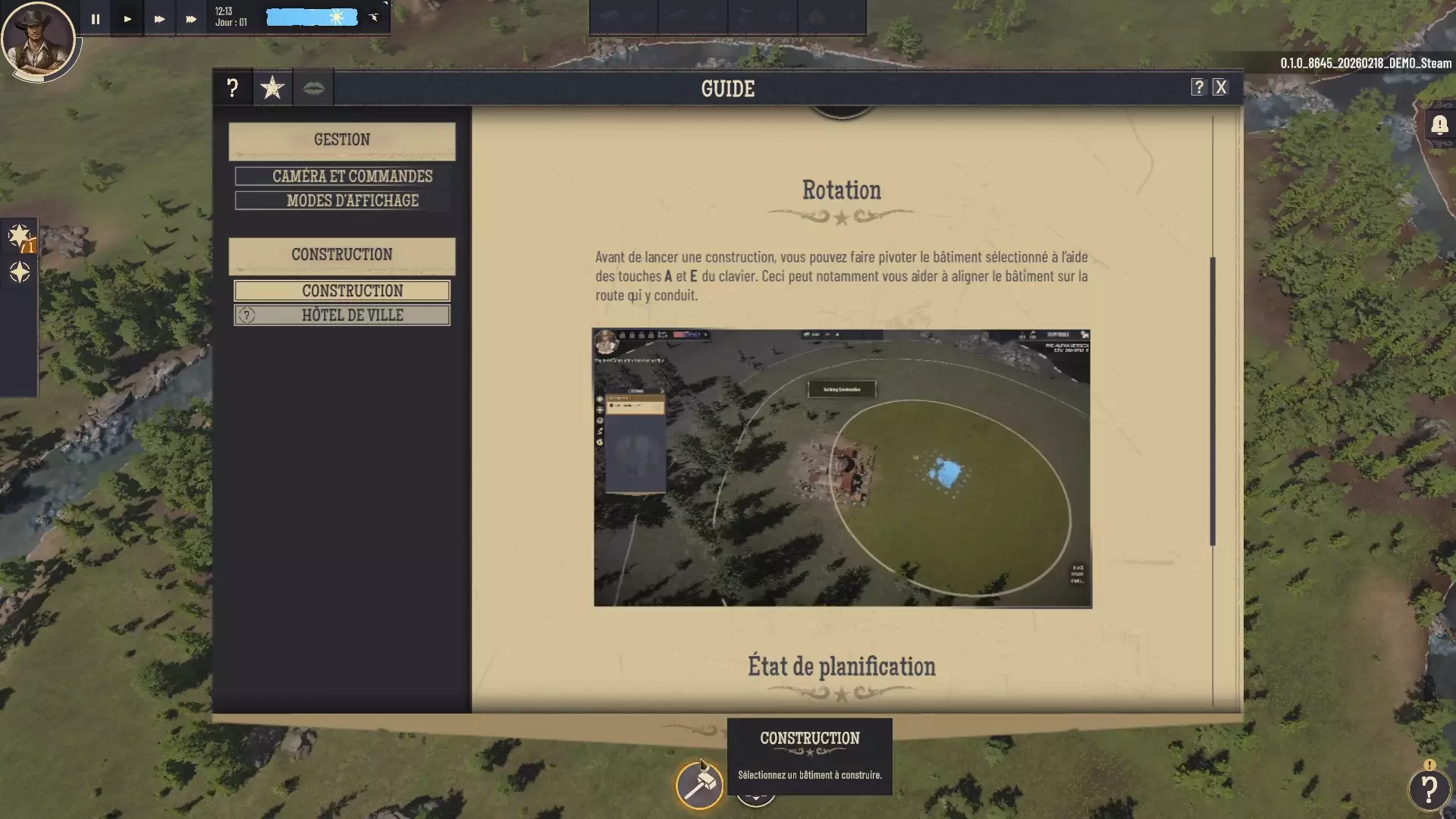This screenshot has width=1456, height=819.
Task: Click the help icon in the Guide title bar
Action: [x=1198, y=86]
